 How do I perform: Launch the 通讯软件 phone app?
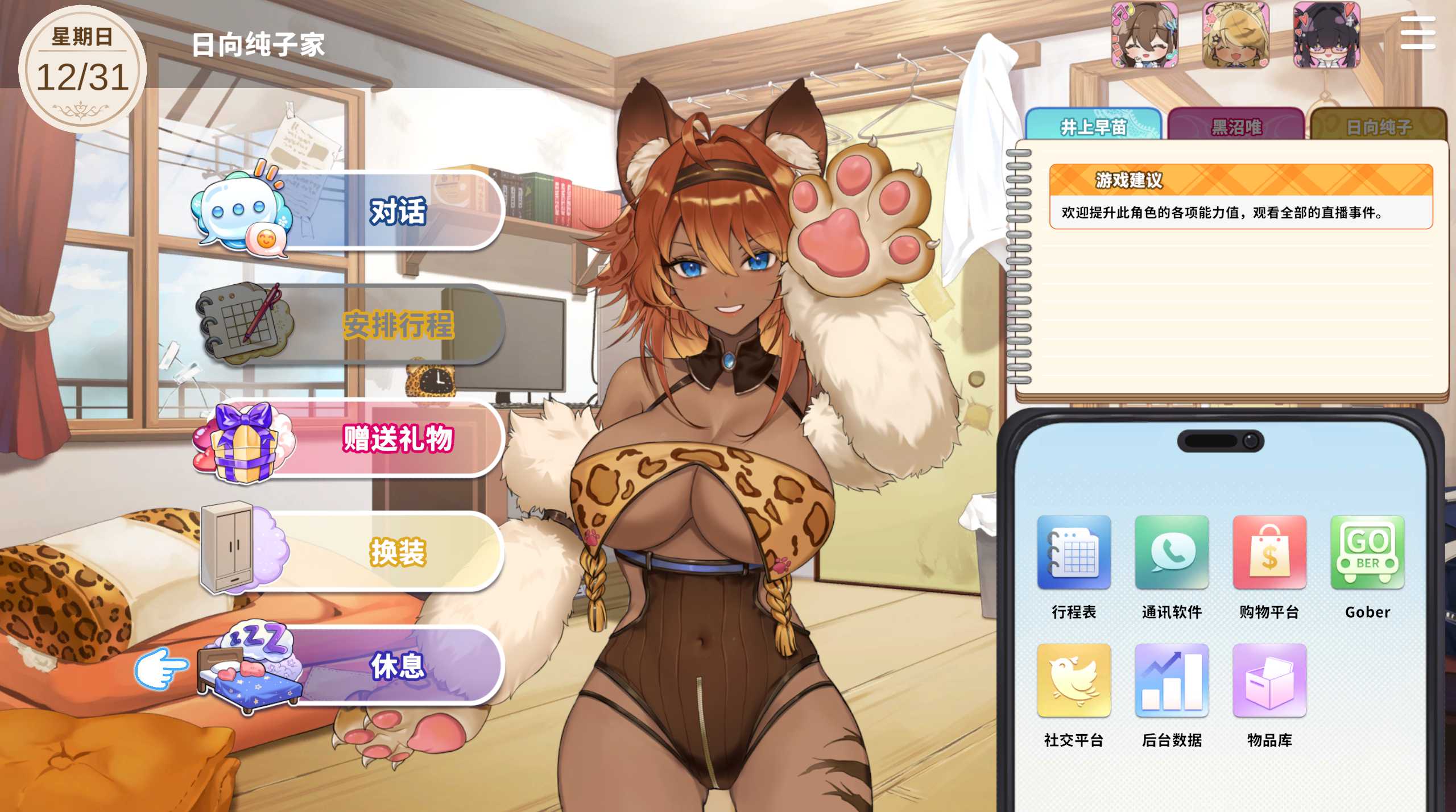click(1172, 552)
